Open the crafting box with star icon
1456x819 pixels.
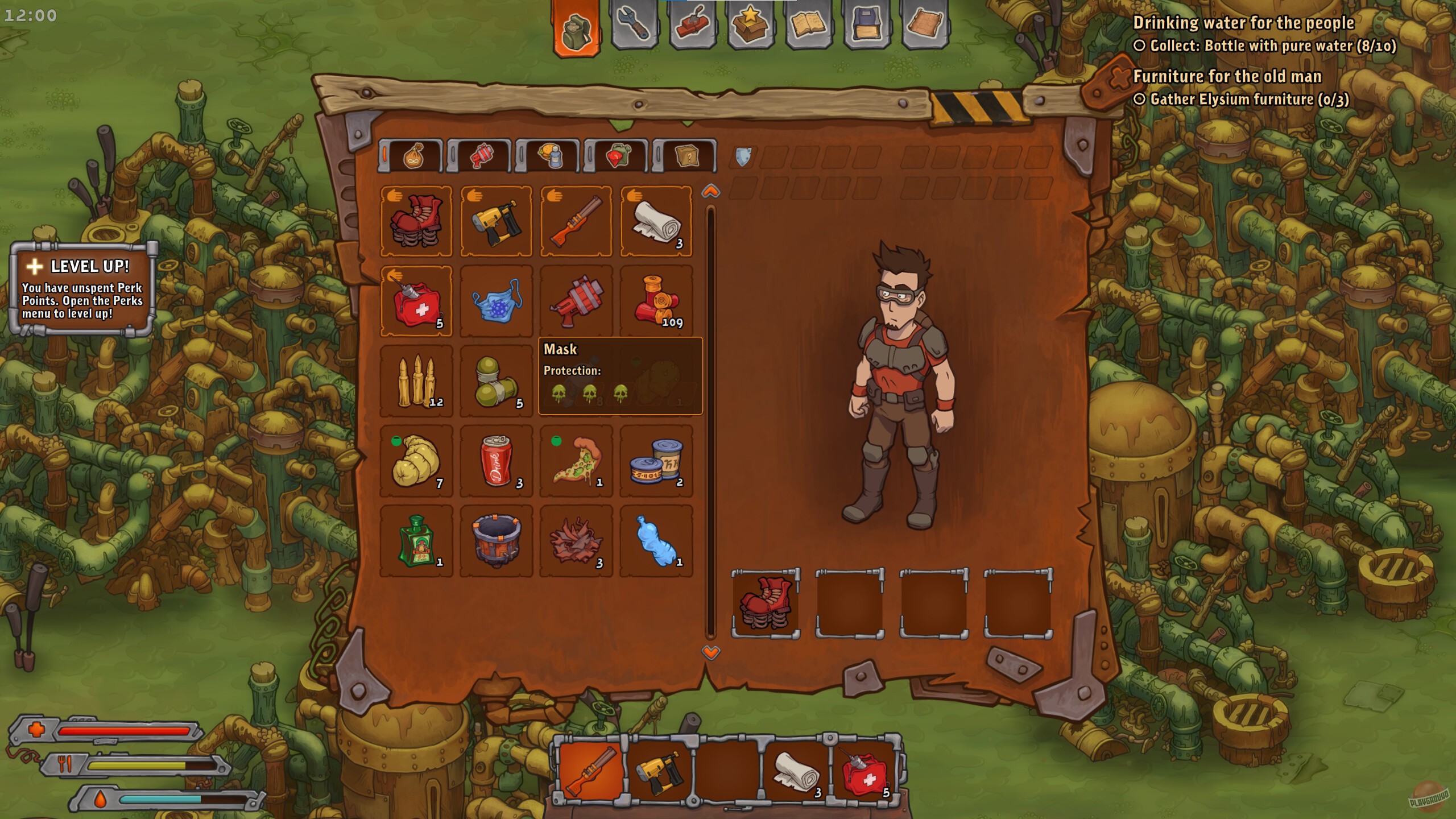pos(752,24)
